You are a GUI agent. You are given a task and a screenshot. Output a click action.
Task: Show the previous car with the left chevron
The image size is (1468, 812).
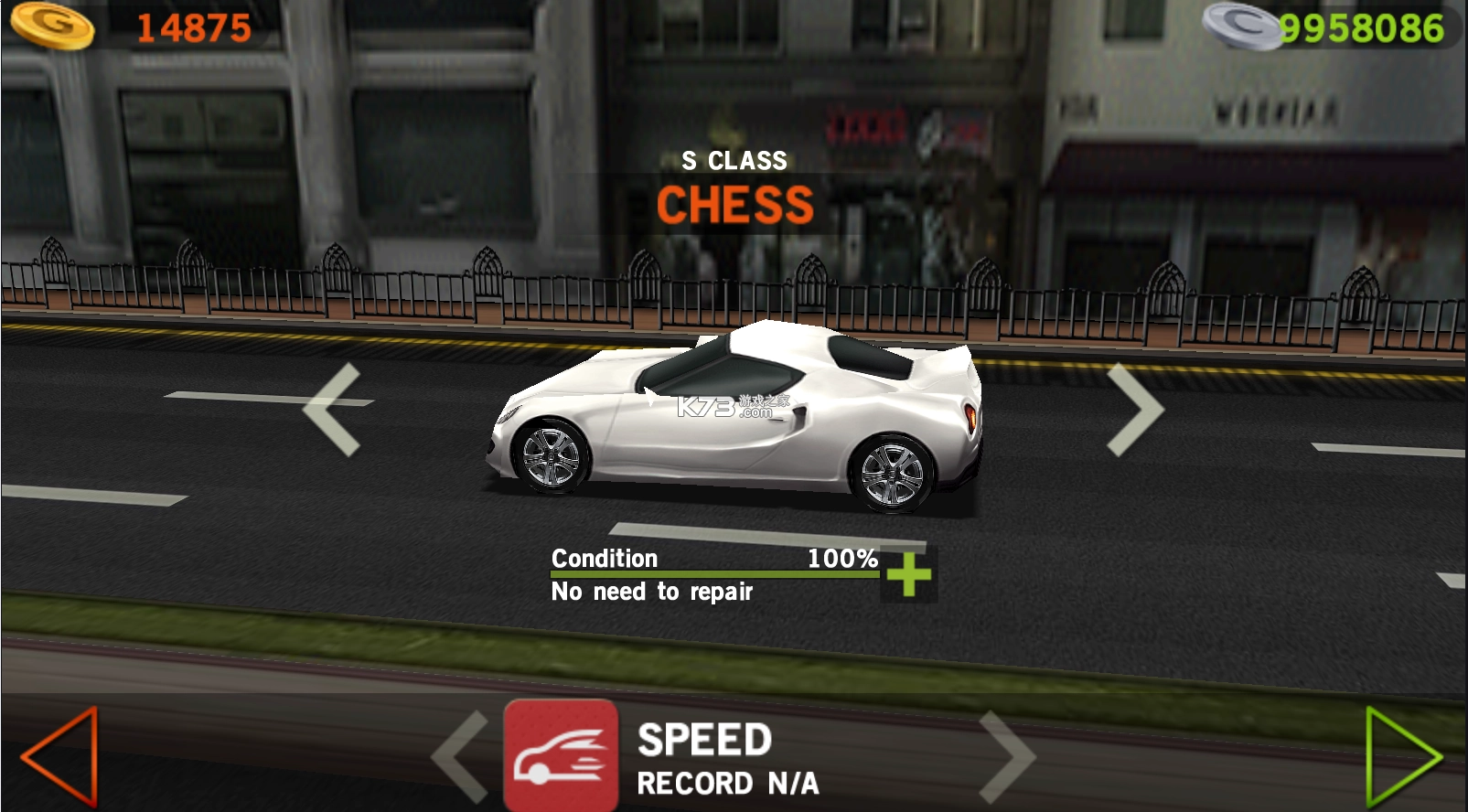pos(332,409)
